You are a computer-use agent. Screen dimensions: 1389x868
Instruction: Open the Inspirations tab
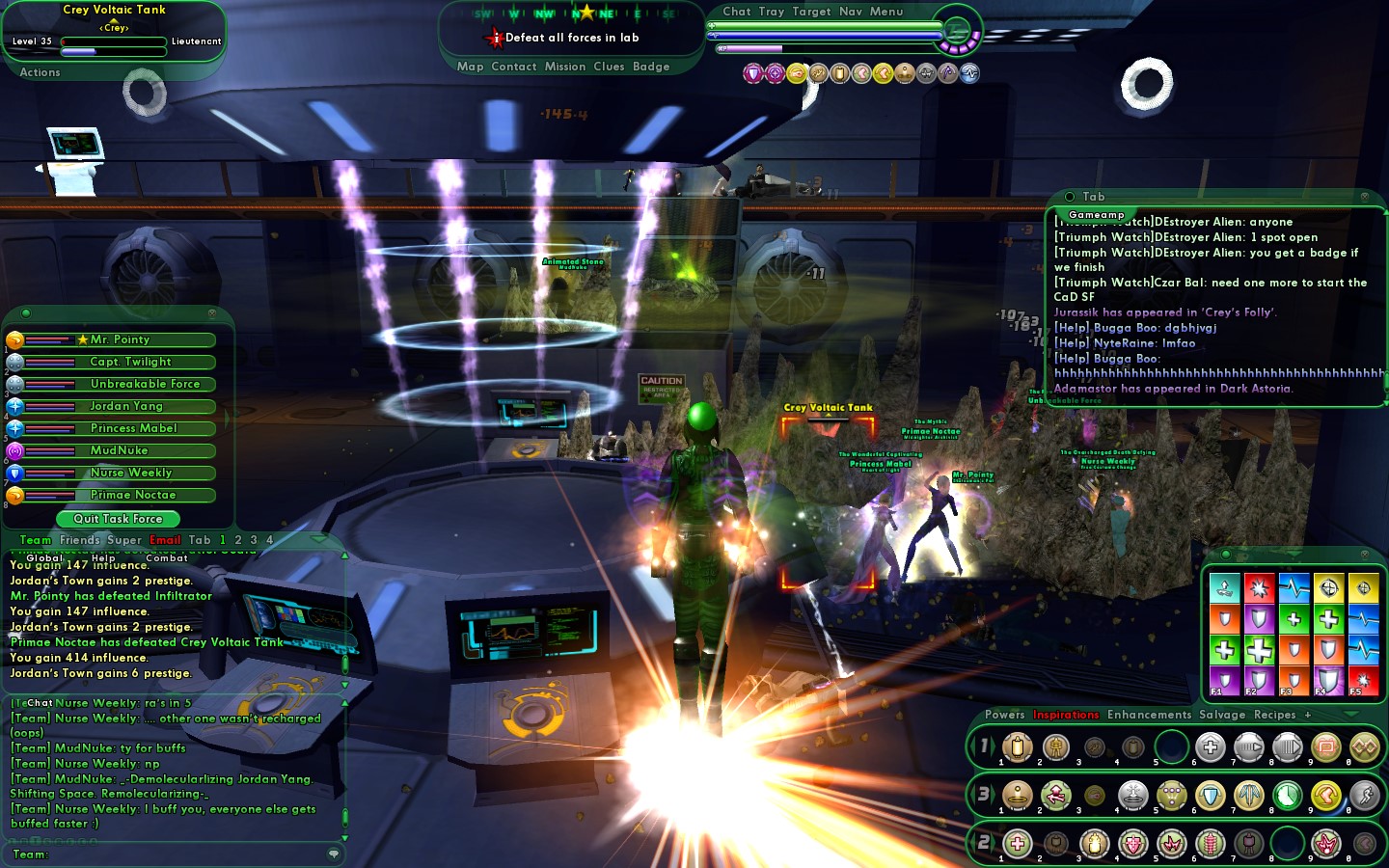(x=1066, y=715)
